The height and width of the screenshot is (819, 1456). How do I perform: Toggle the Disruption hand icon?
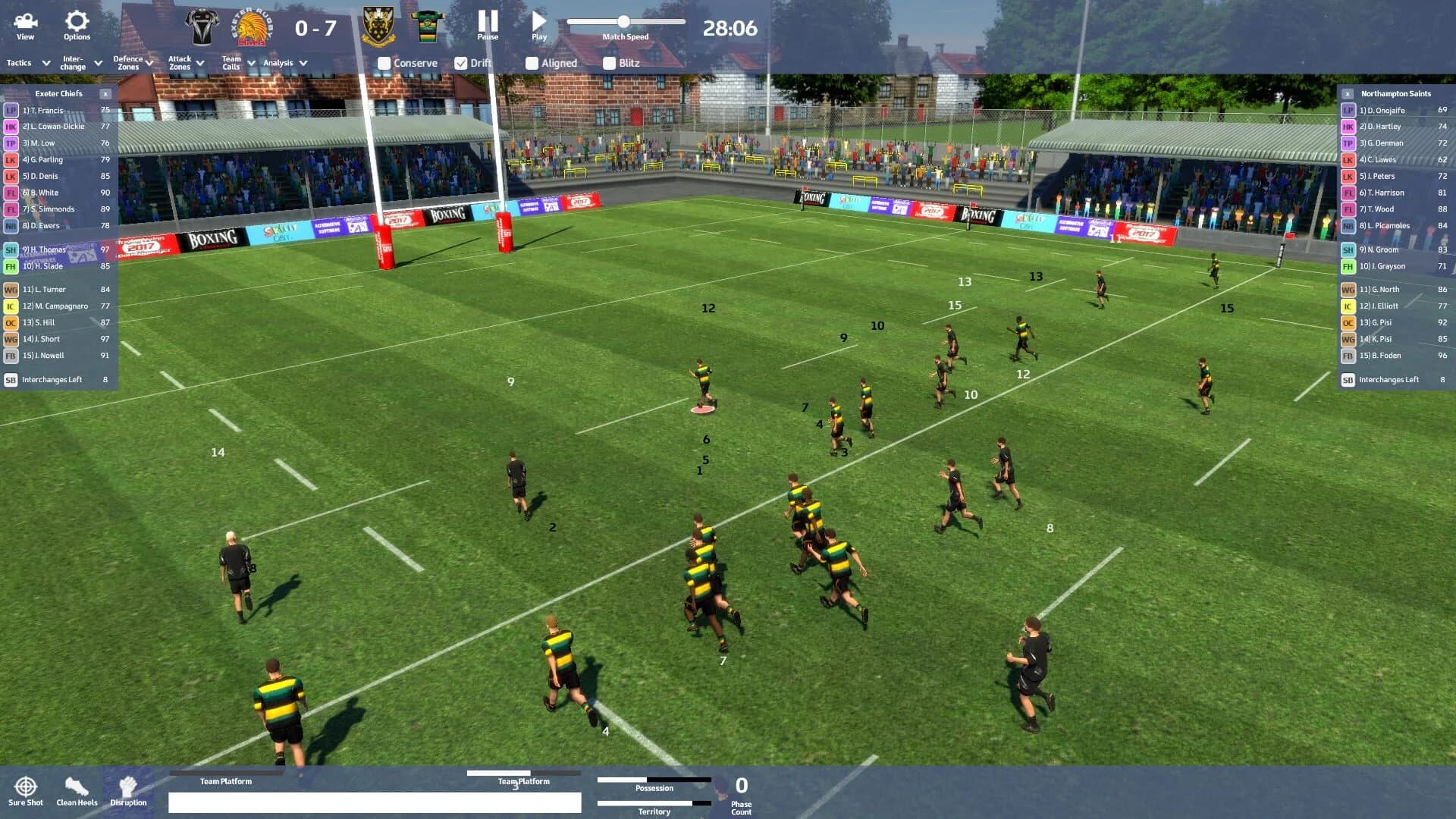(127, 786)
